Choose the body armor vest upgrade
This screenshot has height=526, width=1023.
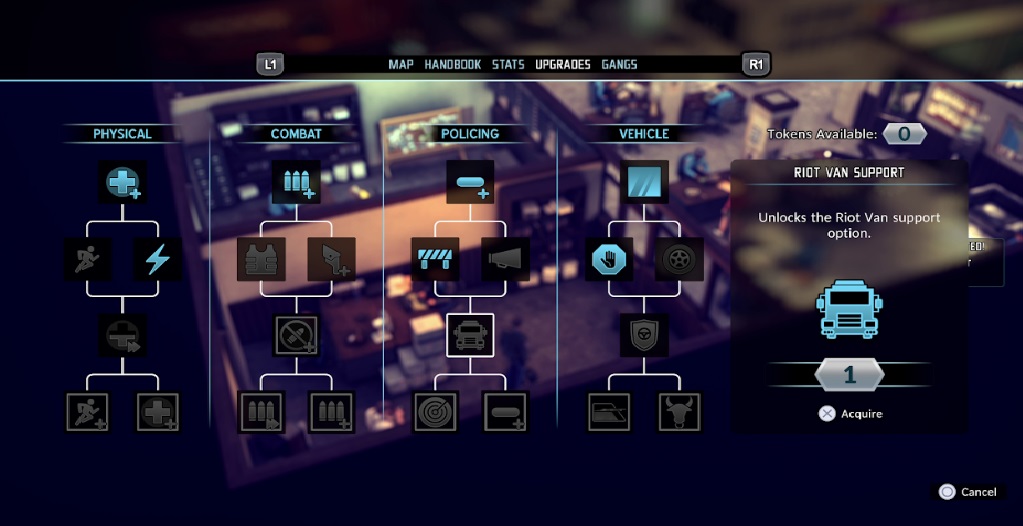[x=261, y=259]
